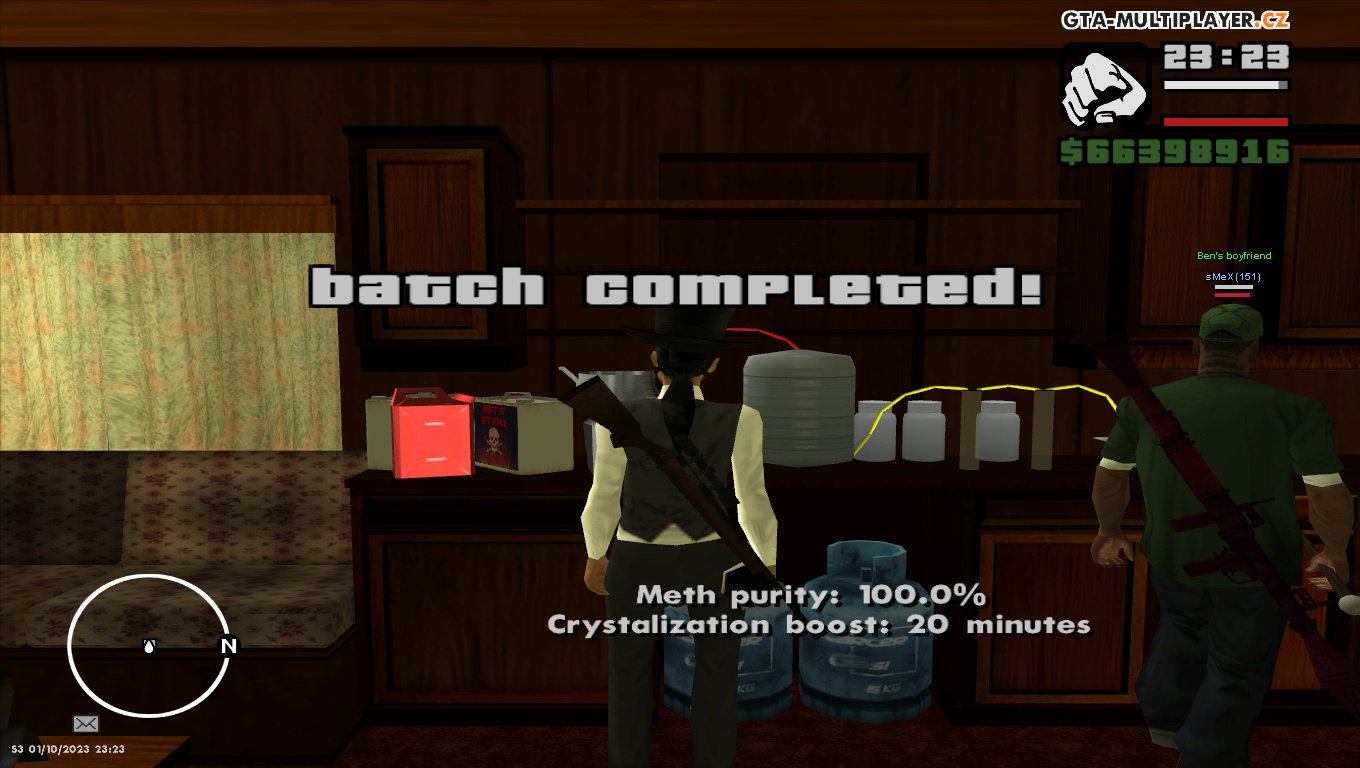Click the white player blip on the radar

click(148, 647)
